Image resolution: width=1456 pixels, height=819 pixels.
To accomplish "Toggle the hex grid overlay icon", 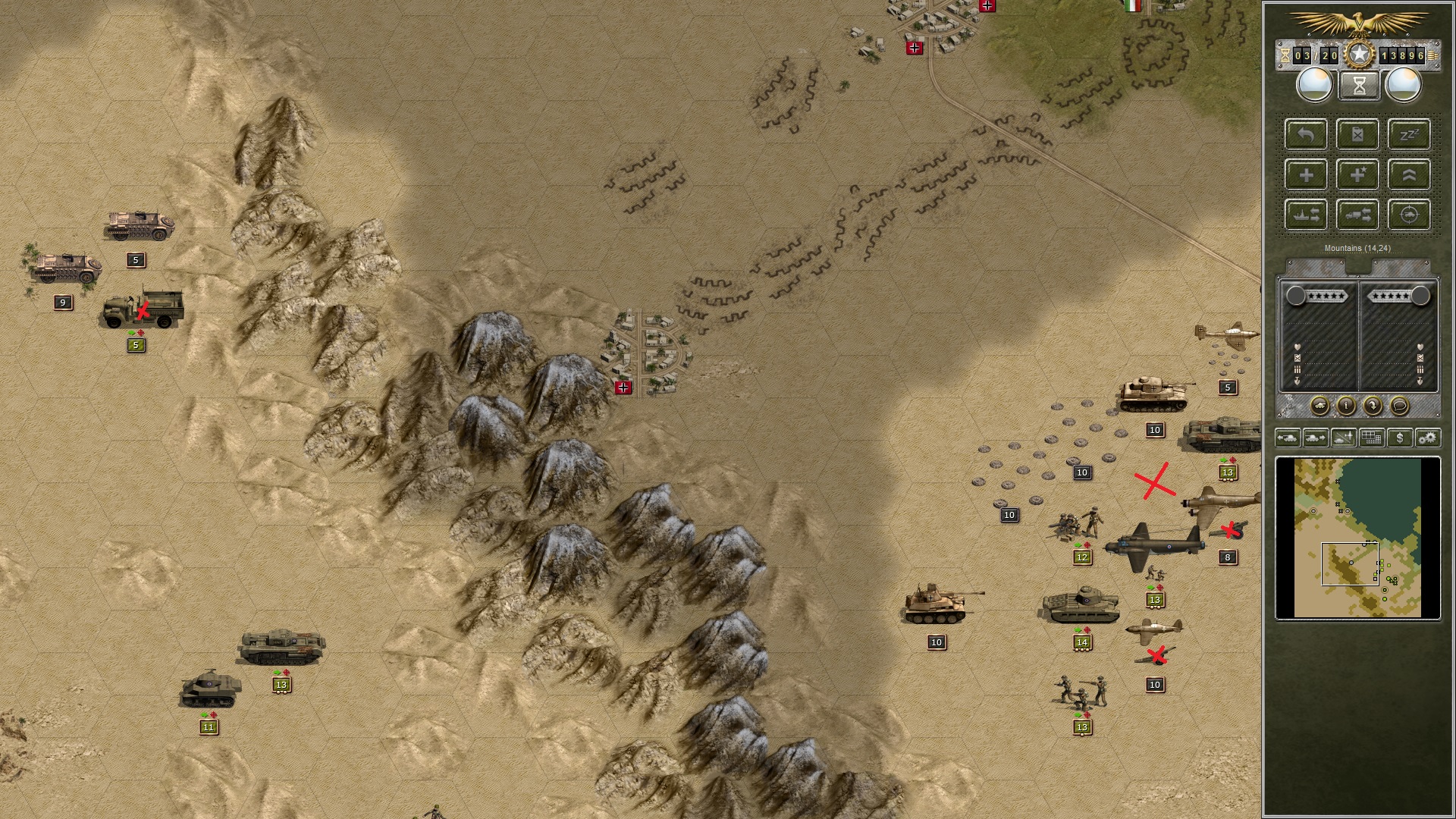I will 1371,438.
